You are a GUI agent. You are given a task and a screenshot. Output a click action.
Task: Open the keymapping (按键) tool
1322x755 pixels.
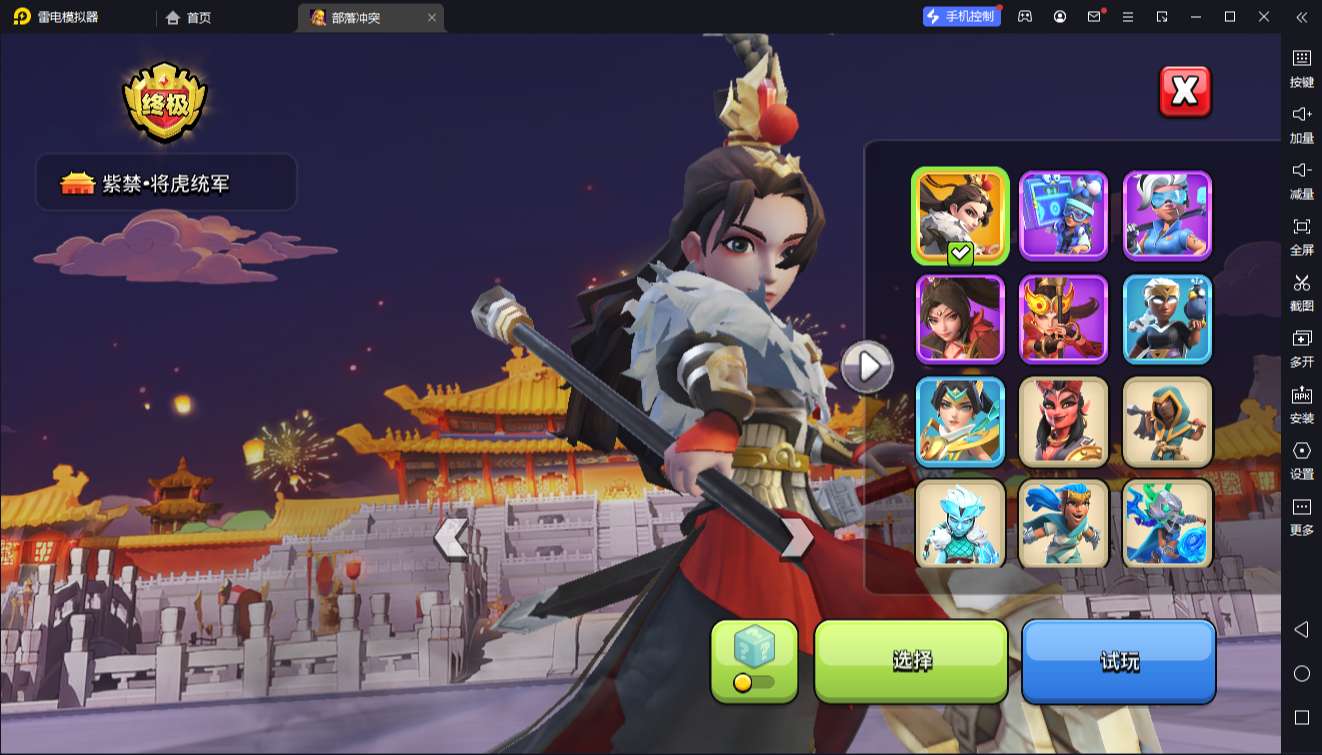pyautogui.click(x=1301, y=68)
